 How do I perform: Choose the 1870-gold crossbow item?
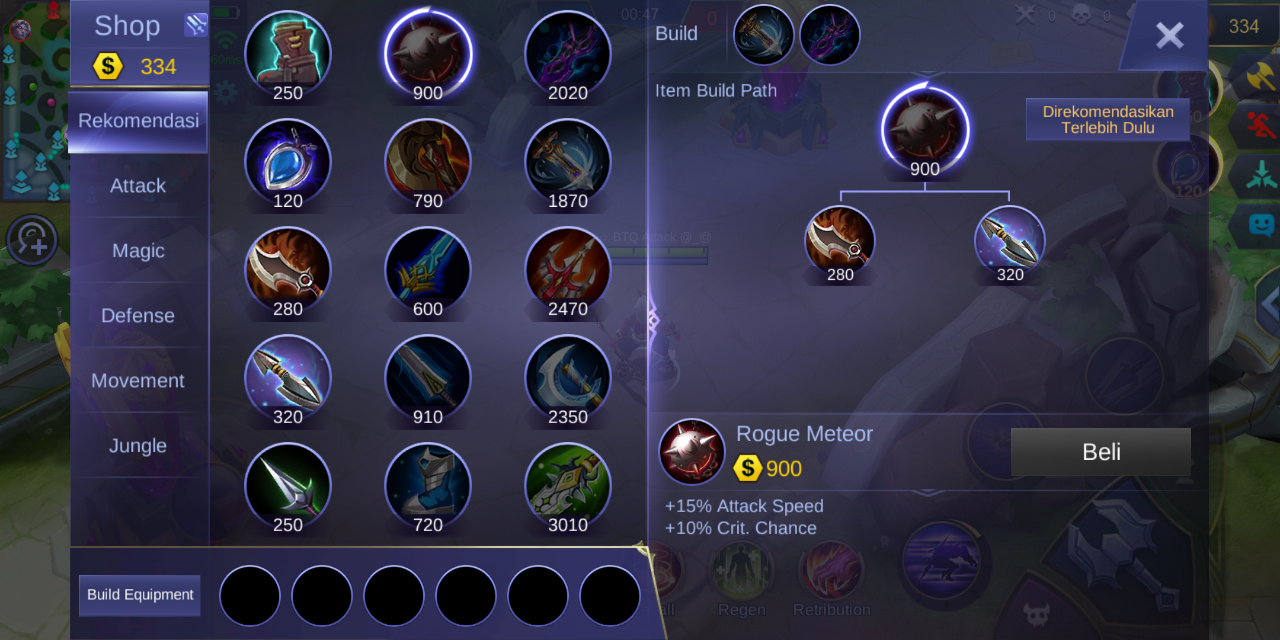pyautogui.click(x=568, y=161)
